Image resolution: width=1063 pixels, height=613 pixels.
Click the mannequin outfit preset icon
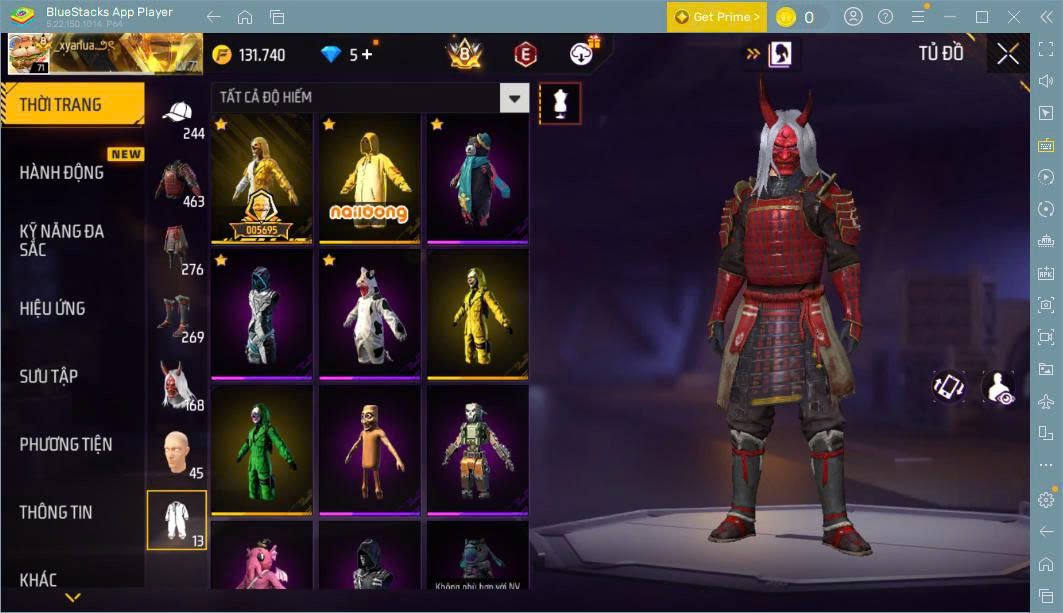559,103
